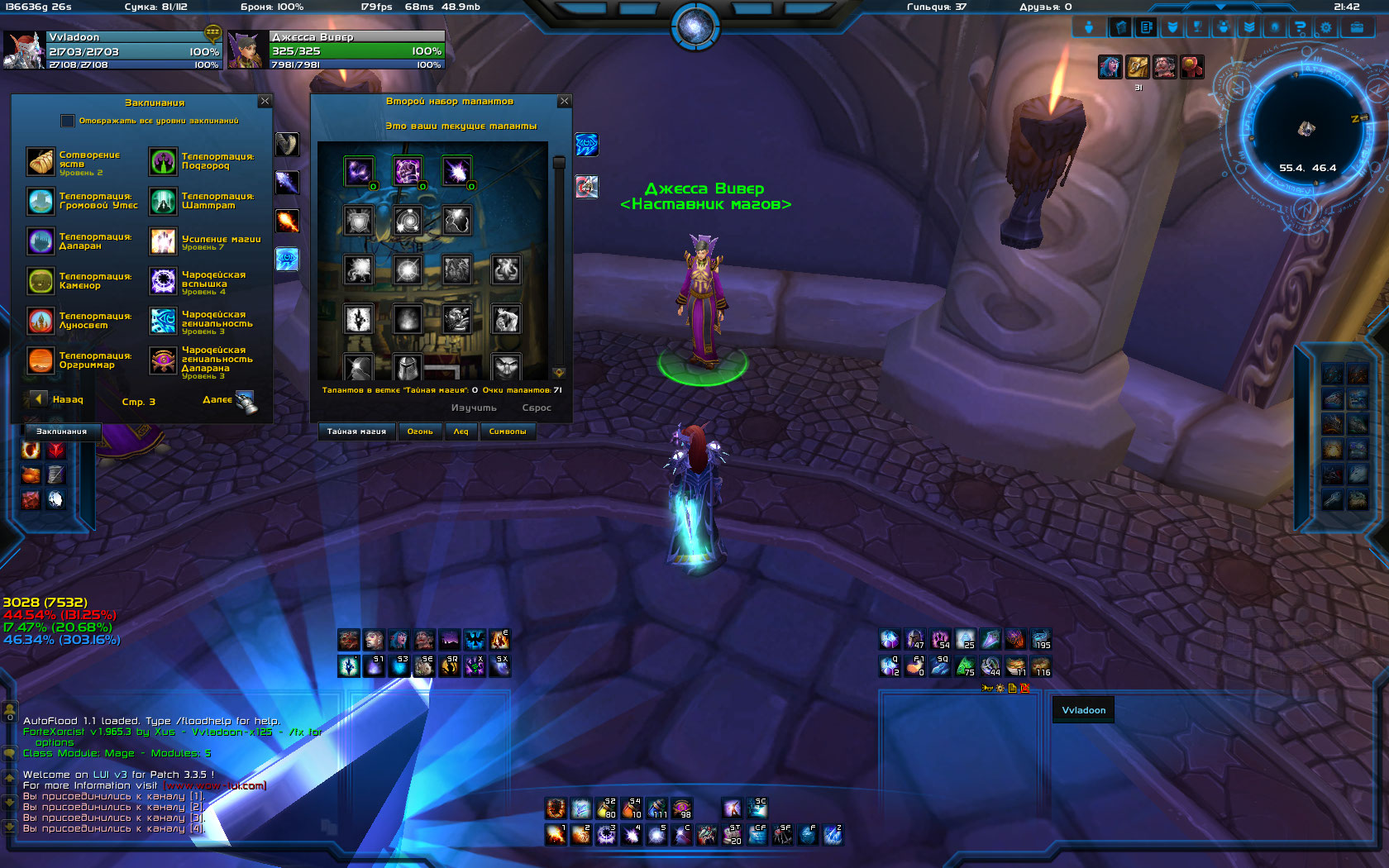Viewport: 1389px width, 868px height.
Task: Turn to next spellbook page with Далее
Action: pos(245,401)
